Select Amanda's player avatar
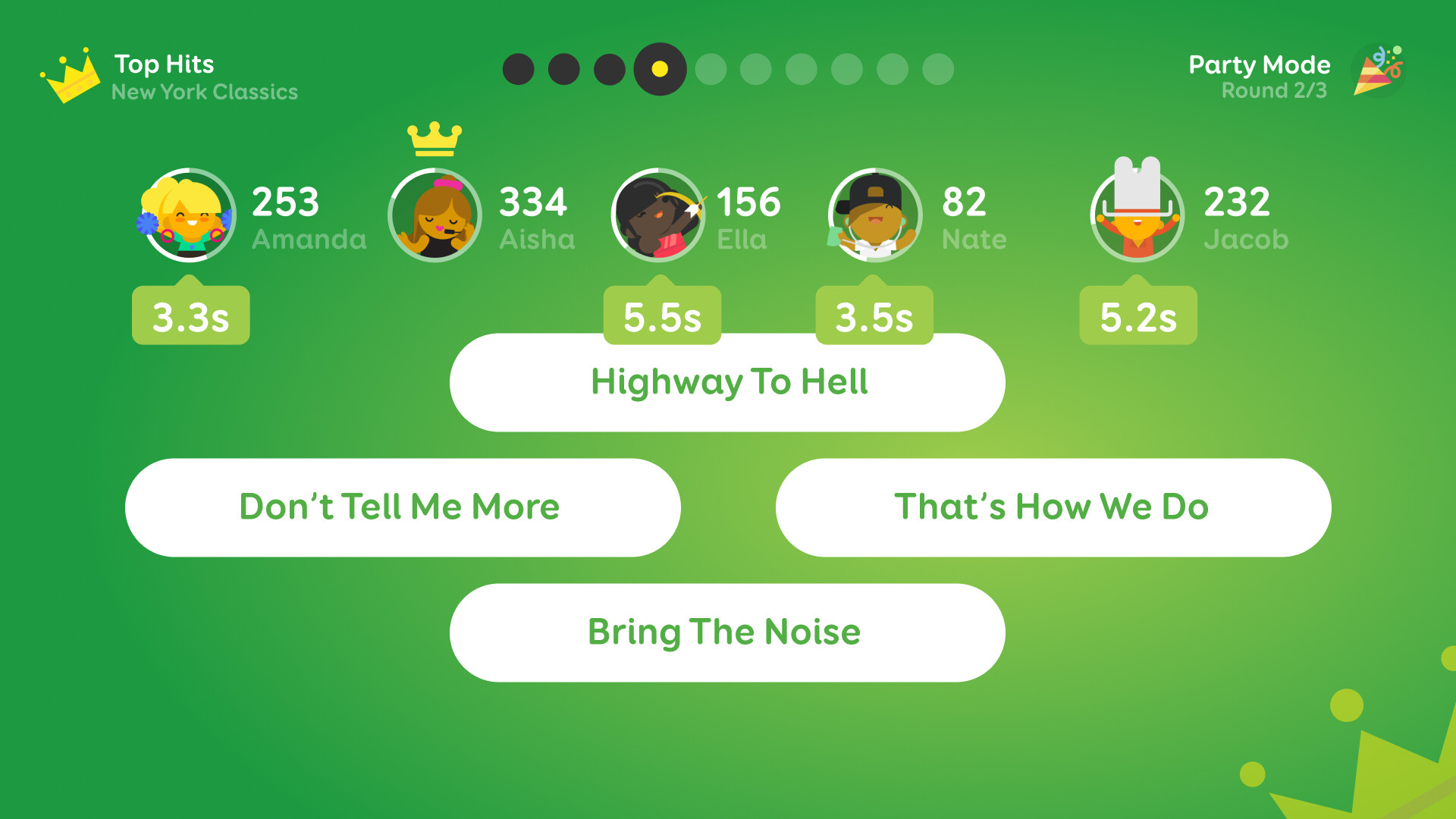1456x819 pixels. point(188,215)
